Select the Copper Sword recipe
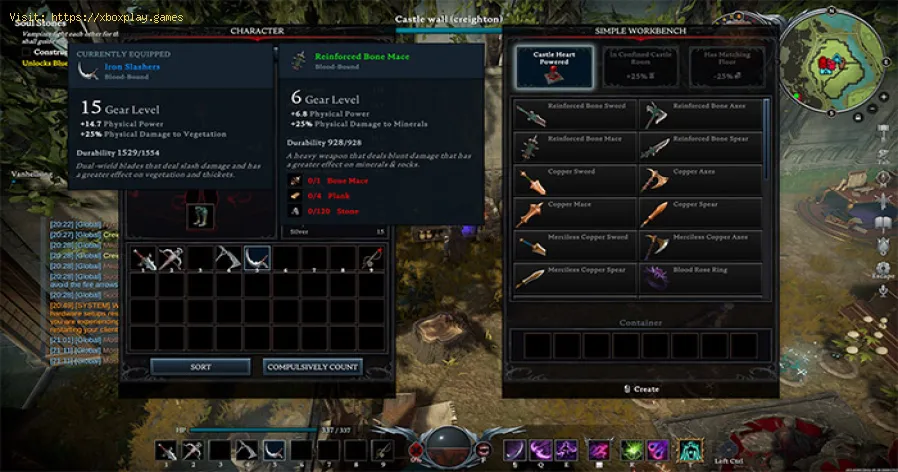Screen dimensions: 898x472 [575, 180]
